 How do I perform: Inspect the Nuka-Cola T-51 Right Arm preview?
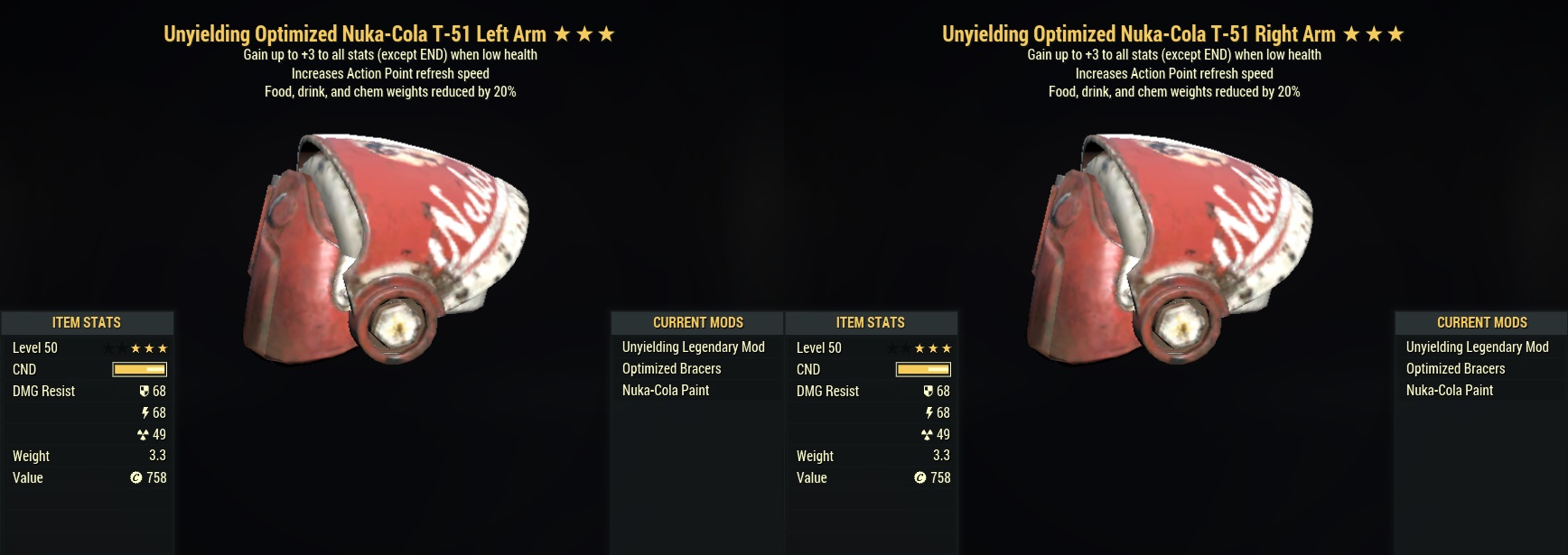click(1170, 248)
